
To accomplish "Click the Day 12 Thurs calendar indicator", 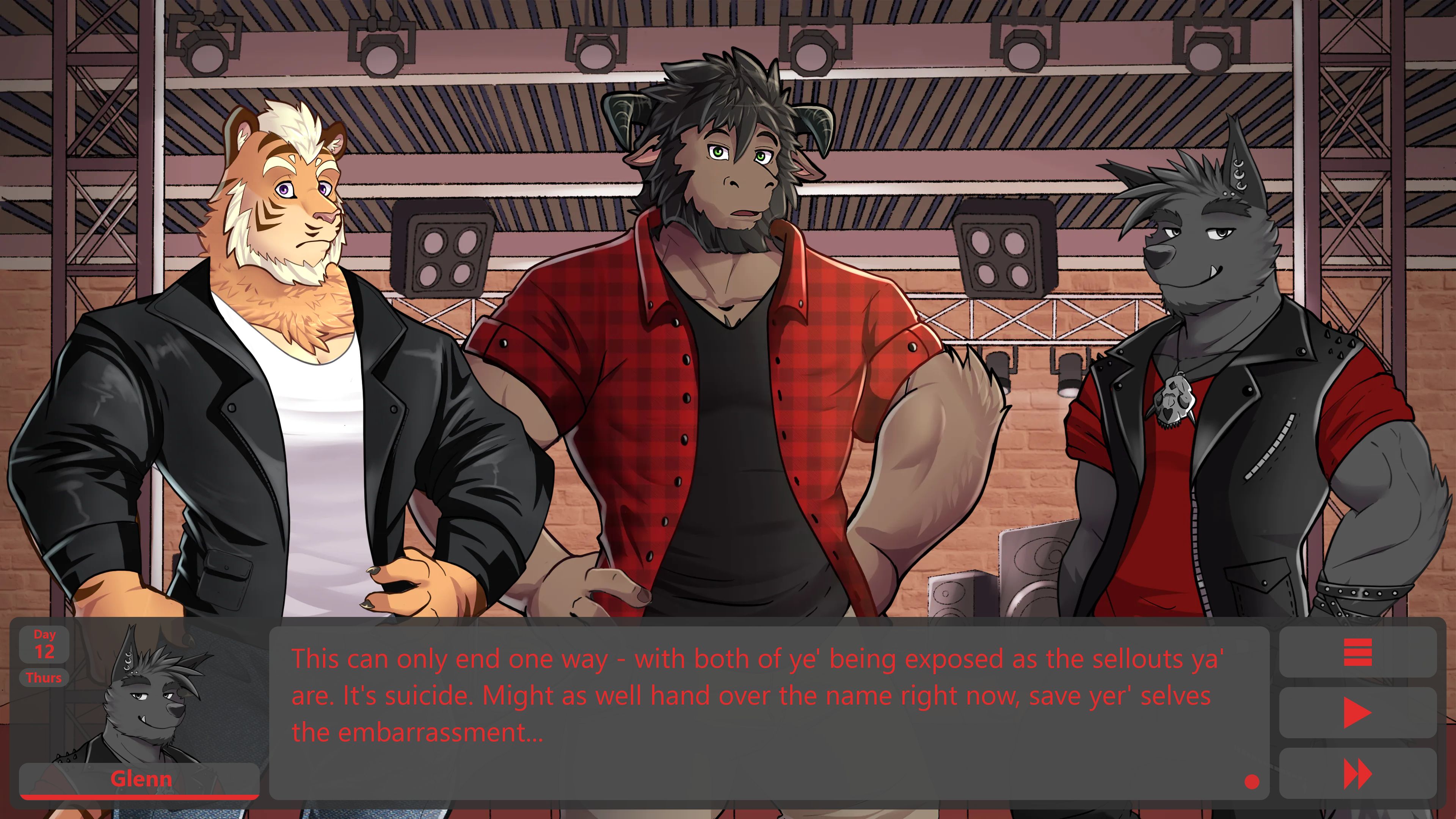I will [x=44, y=656].
